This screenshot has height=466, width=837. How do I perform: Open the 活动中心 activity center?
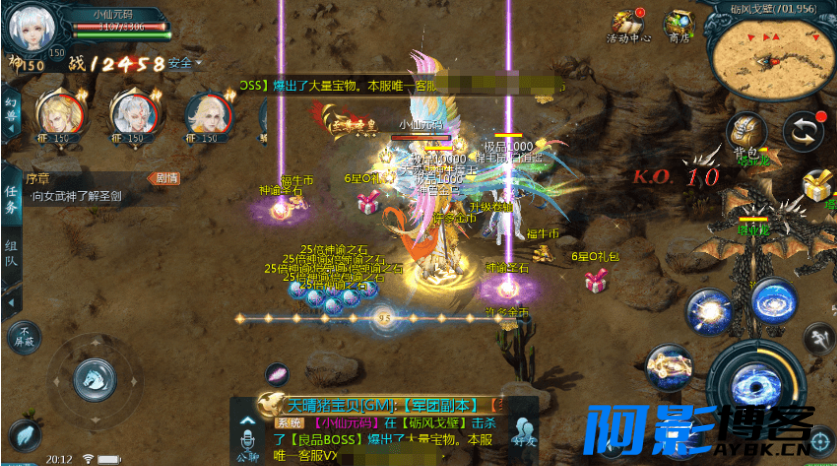629,25
